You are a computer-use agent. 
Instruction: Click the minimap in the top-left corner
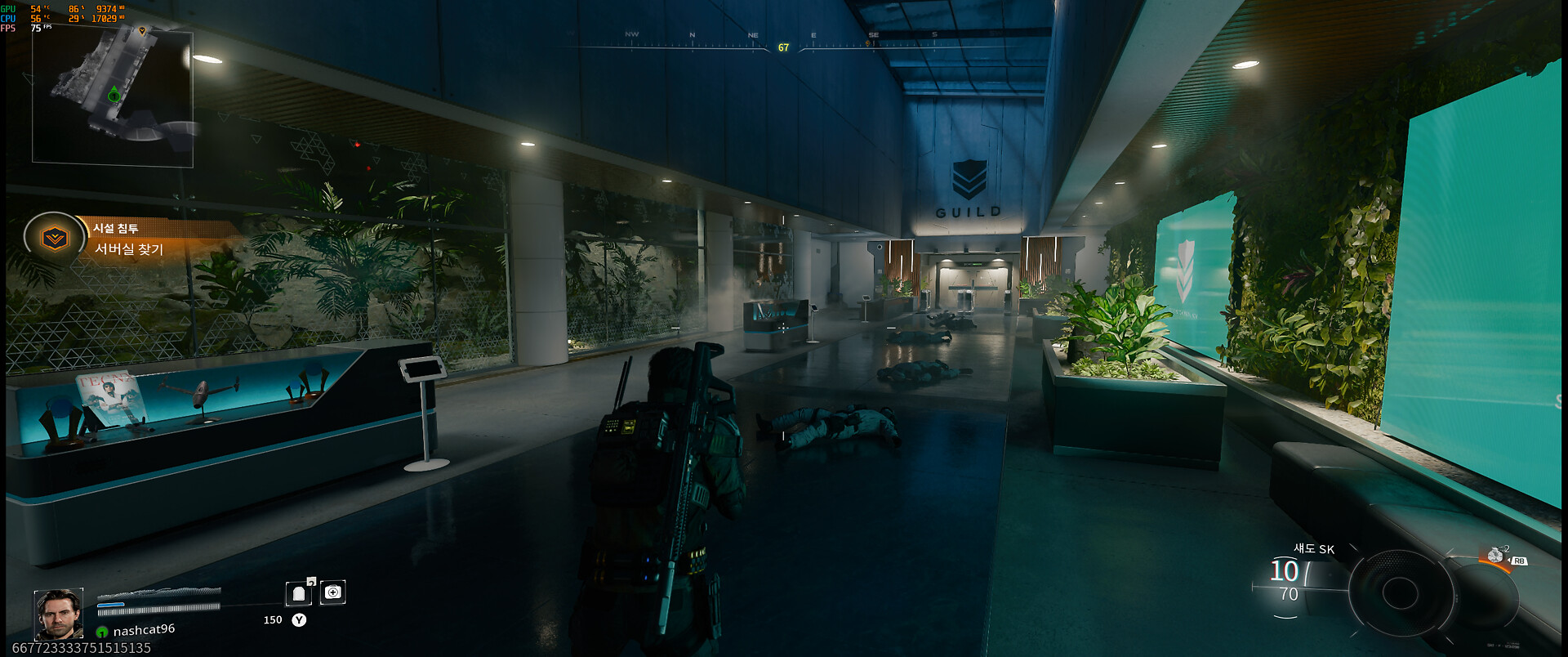point(113,98)
